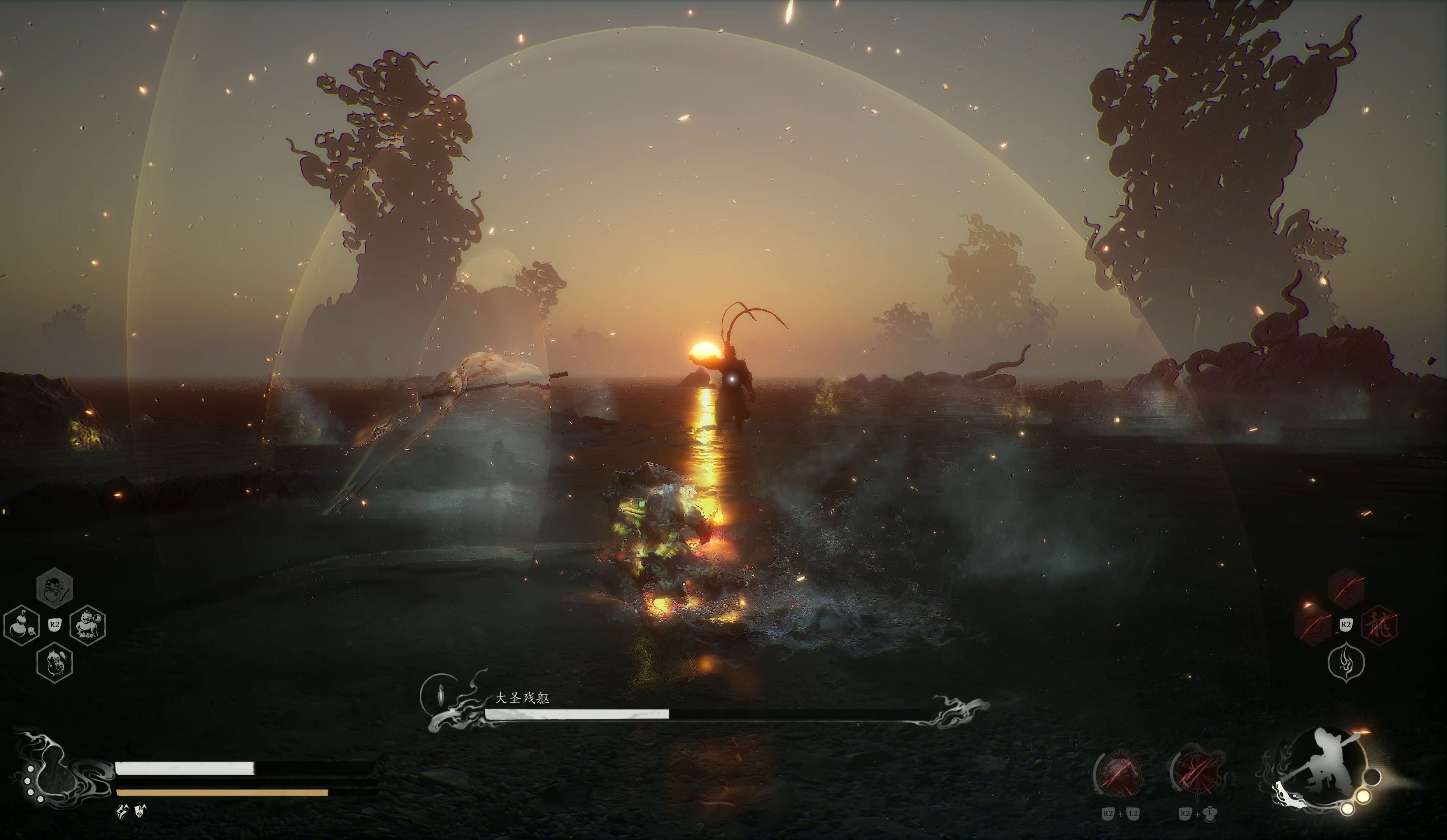Screen dimensions: 1447x840
Task: Choose the sealed red calligraphy character spell
Action: 1379,625
